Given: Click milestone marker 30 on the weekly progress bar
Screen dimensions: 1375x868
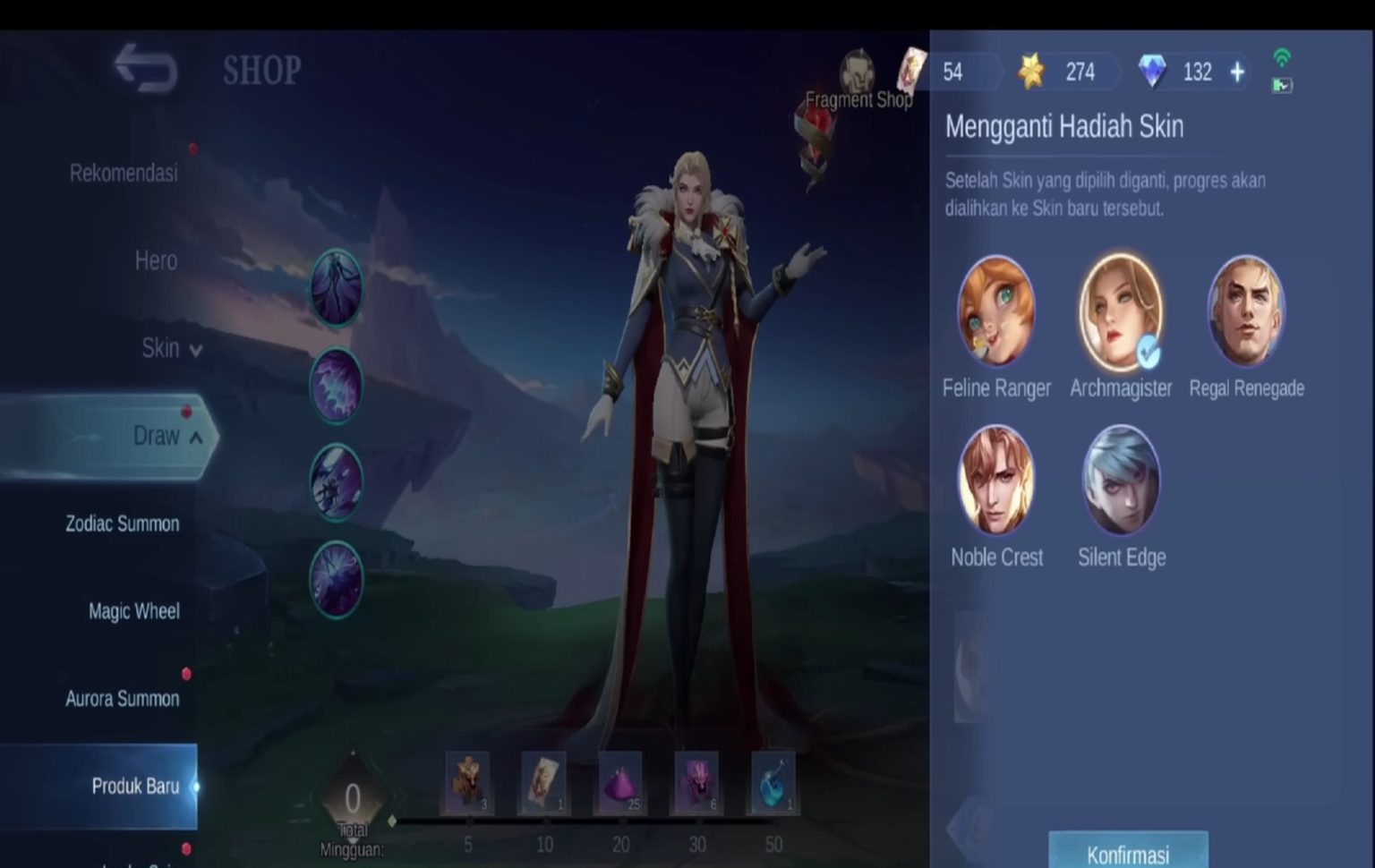Looking at the screenshot, I should 697,844.
